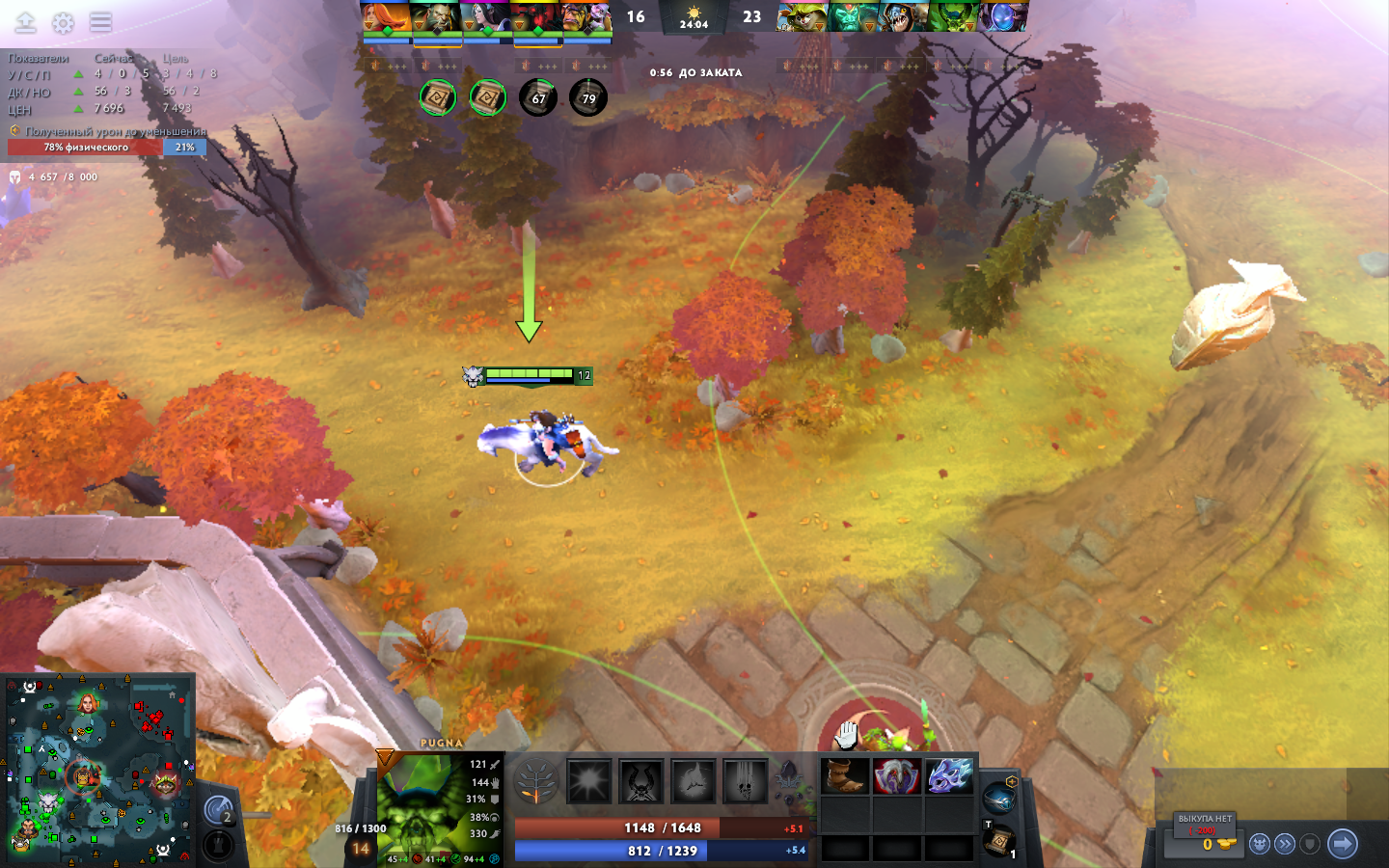Activate the Decrepify ability
1389x868 pixels.
pyautogui.click(x=641, y=781)
